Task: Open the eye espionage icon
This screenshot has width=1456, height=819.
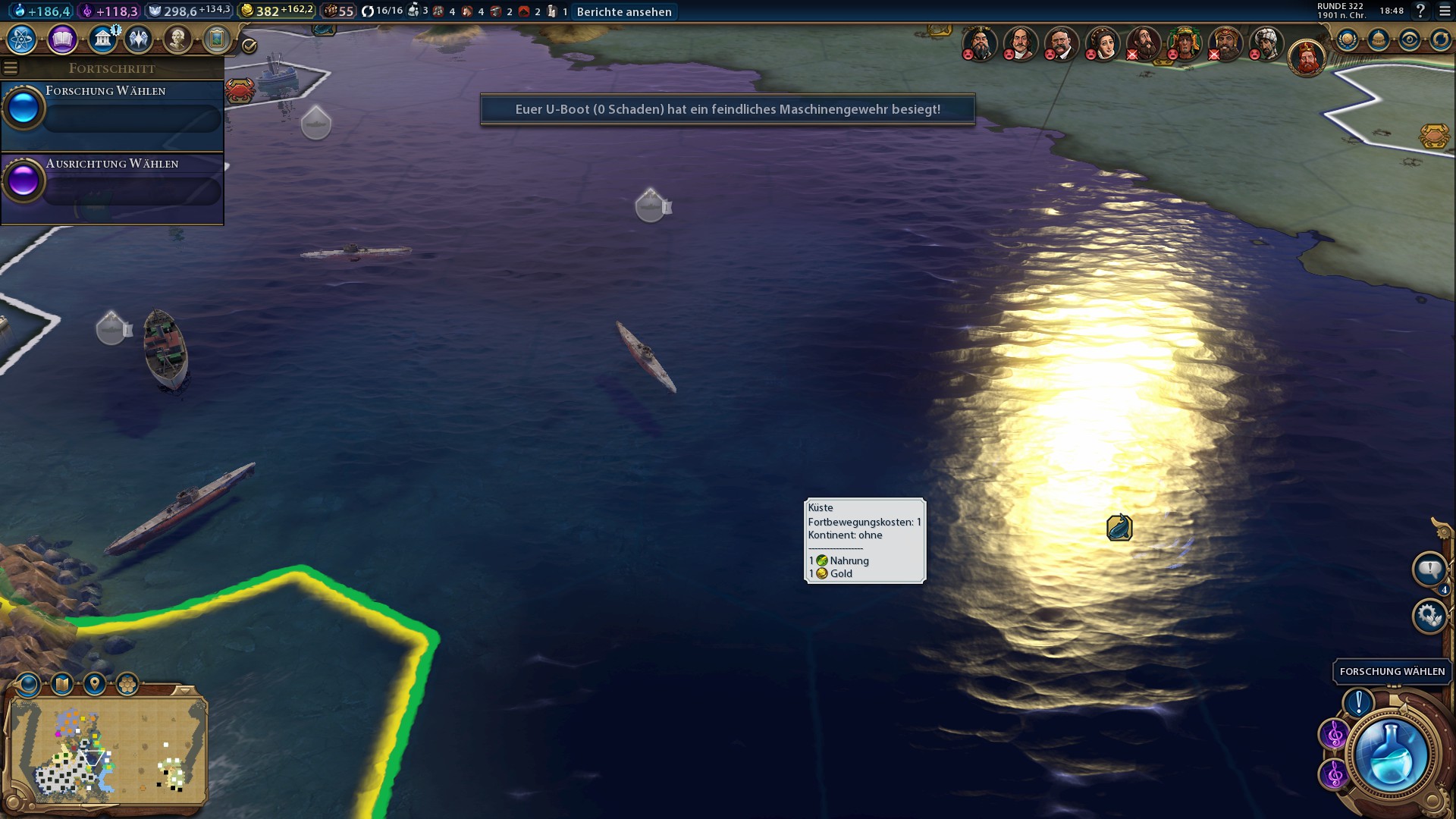Action: pyautogui.click(x=1409, y=39)
